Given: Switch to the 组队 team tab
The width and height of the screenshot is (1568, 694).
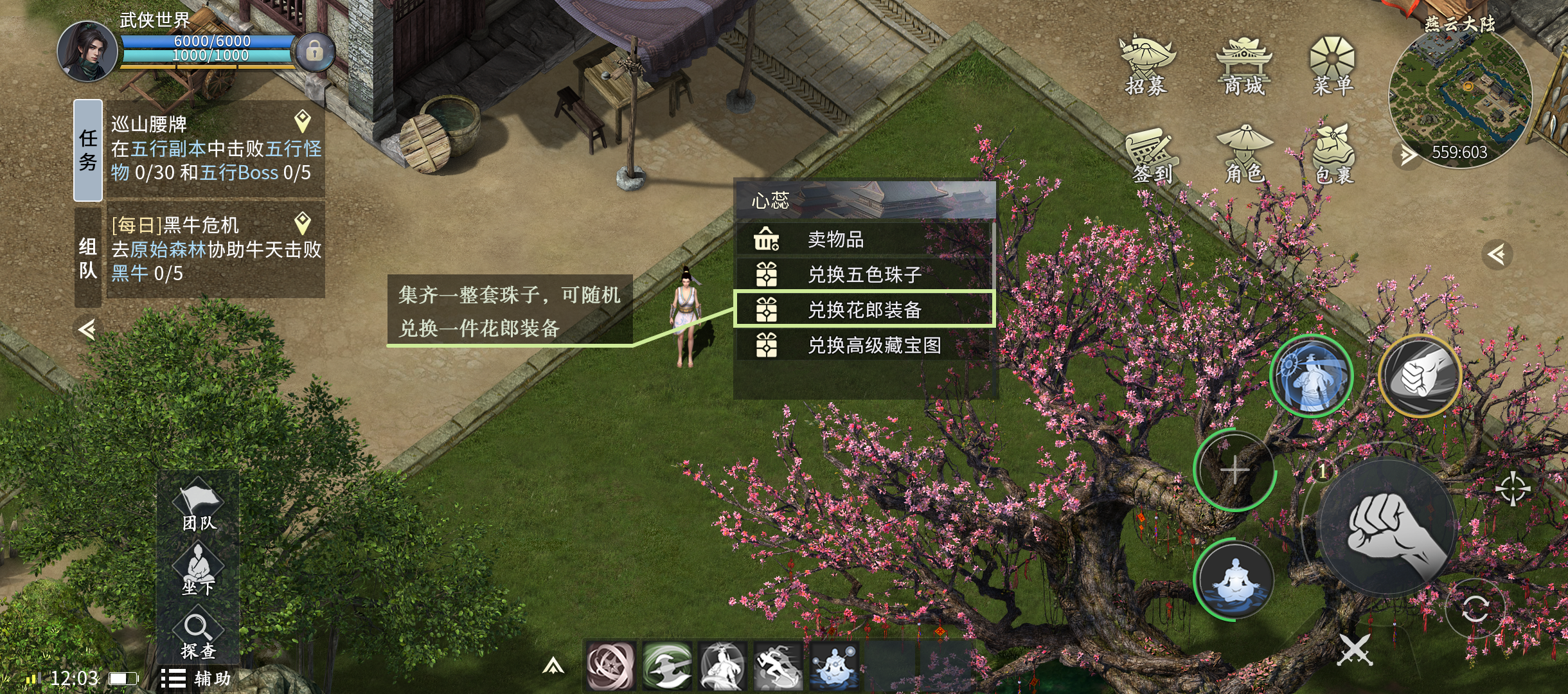Looking at the screenshot, I should coord(88,257).
